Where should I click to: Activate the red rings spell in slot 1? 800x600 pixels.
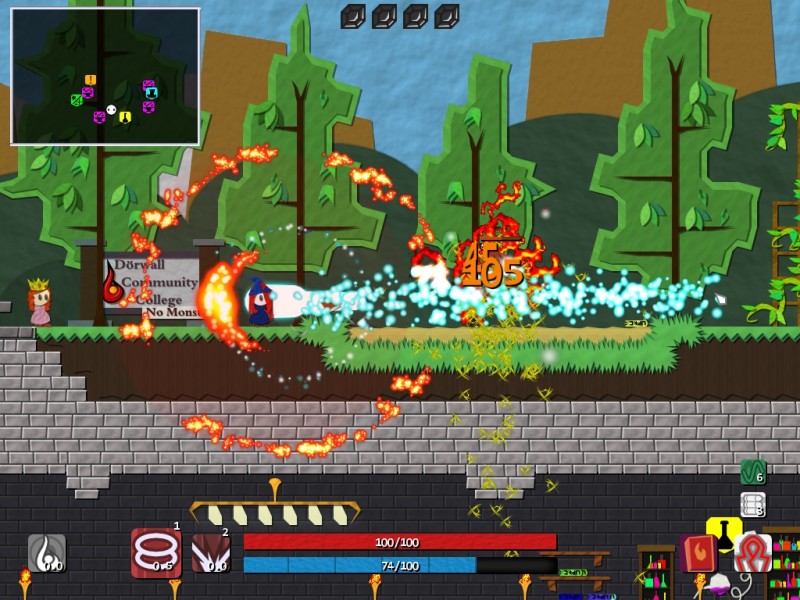pos(155,553)
